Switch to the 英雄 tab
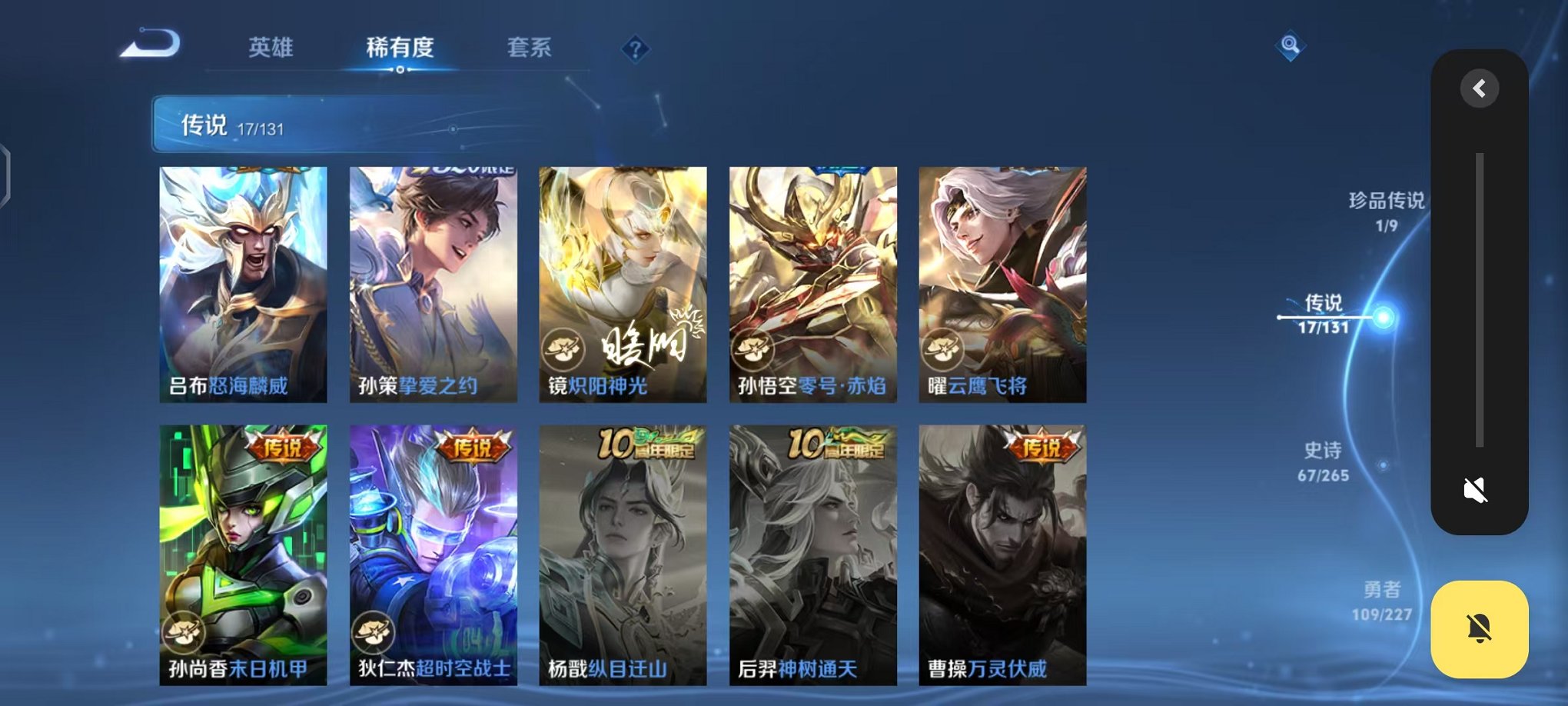 [270, 48]
